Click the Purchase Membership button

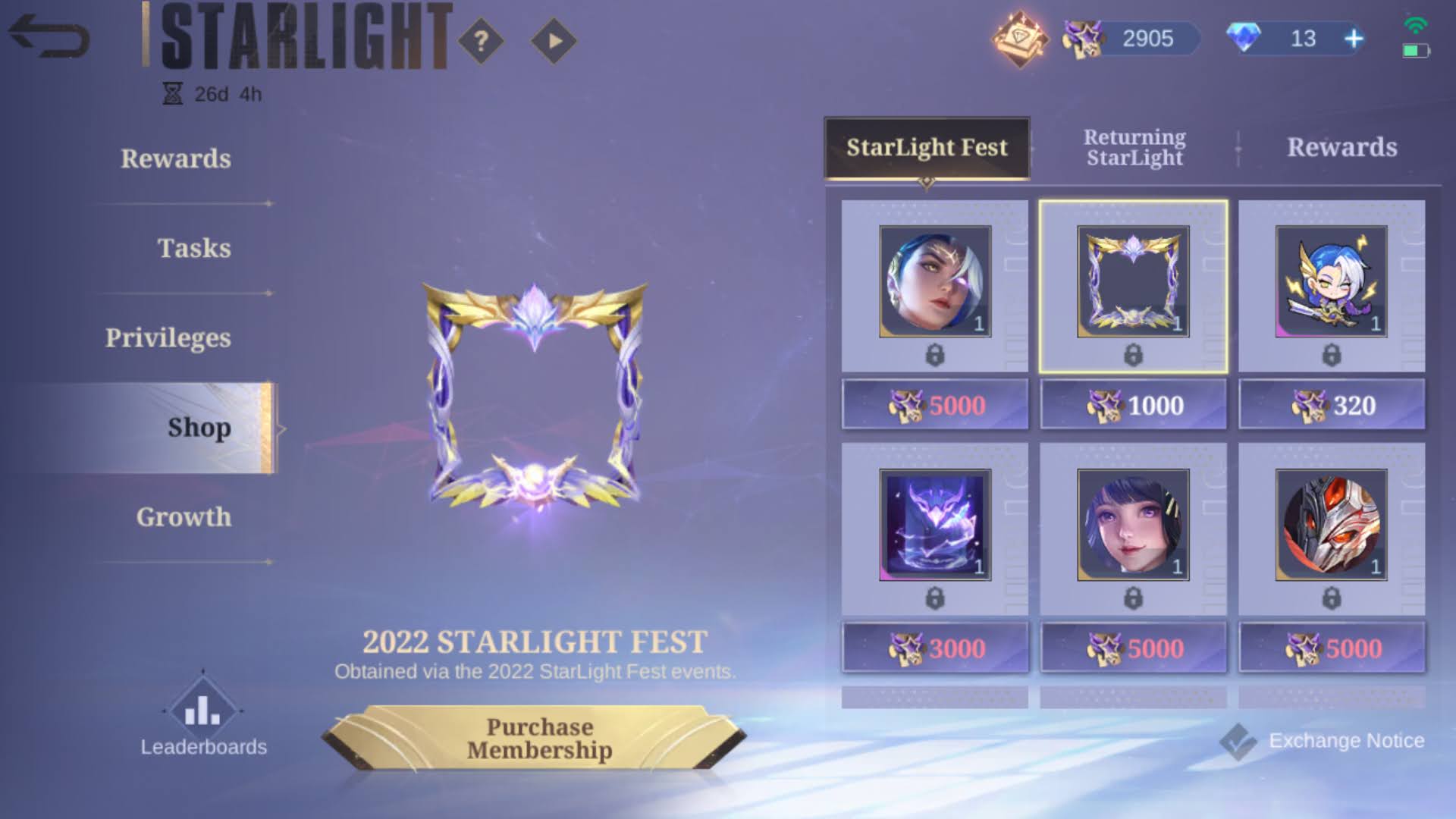click(x=540, y=737)
